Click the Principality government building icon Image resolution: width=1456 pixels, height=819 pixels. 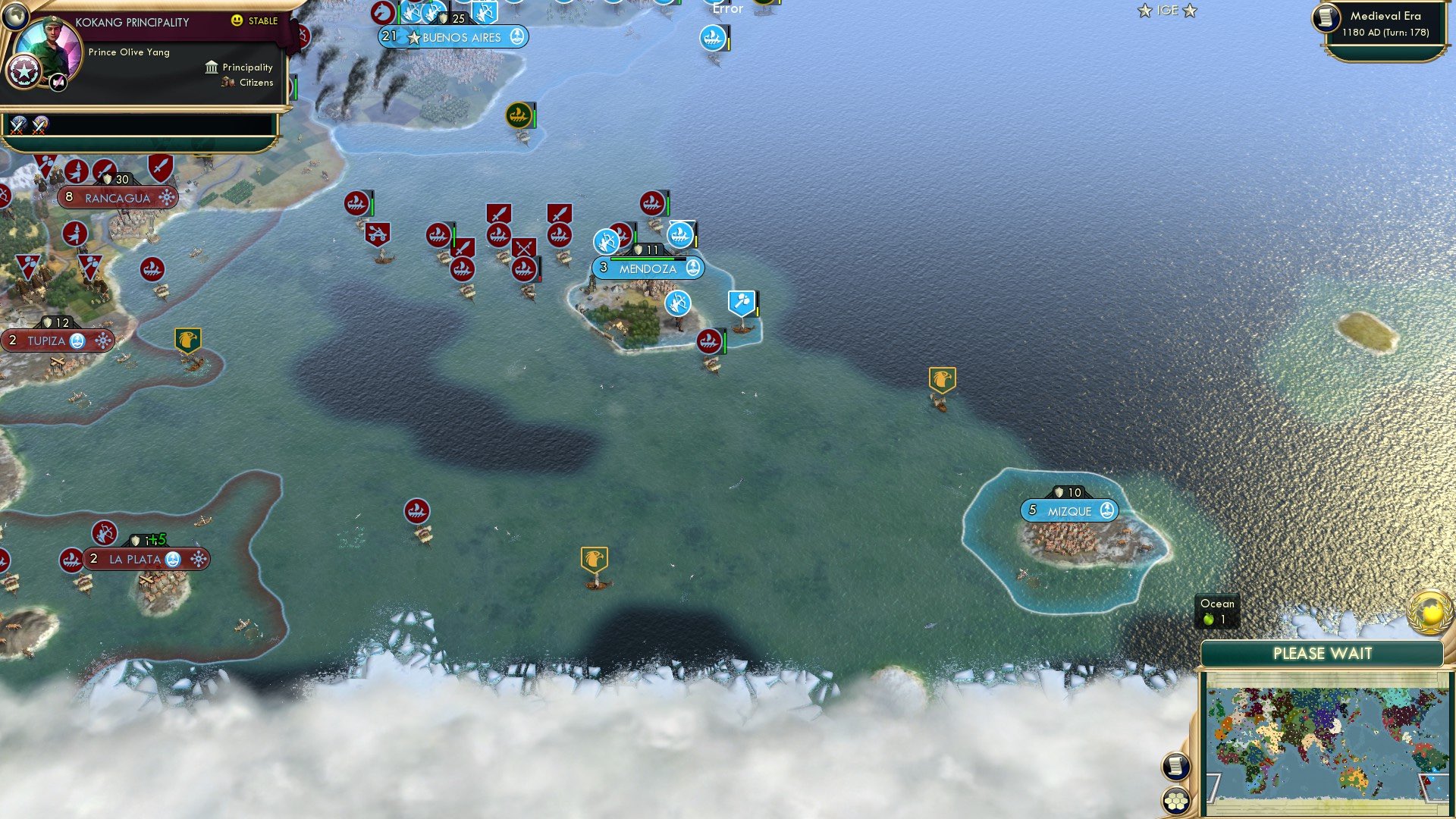(x=212, y=68)
